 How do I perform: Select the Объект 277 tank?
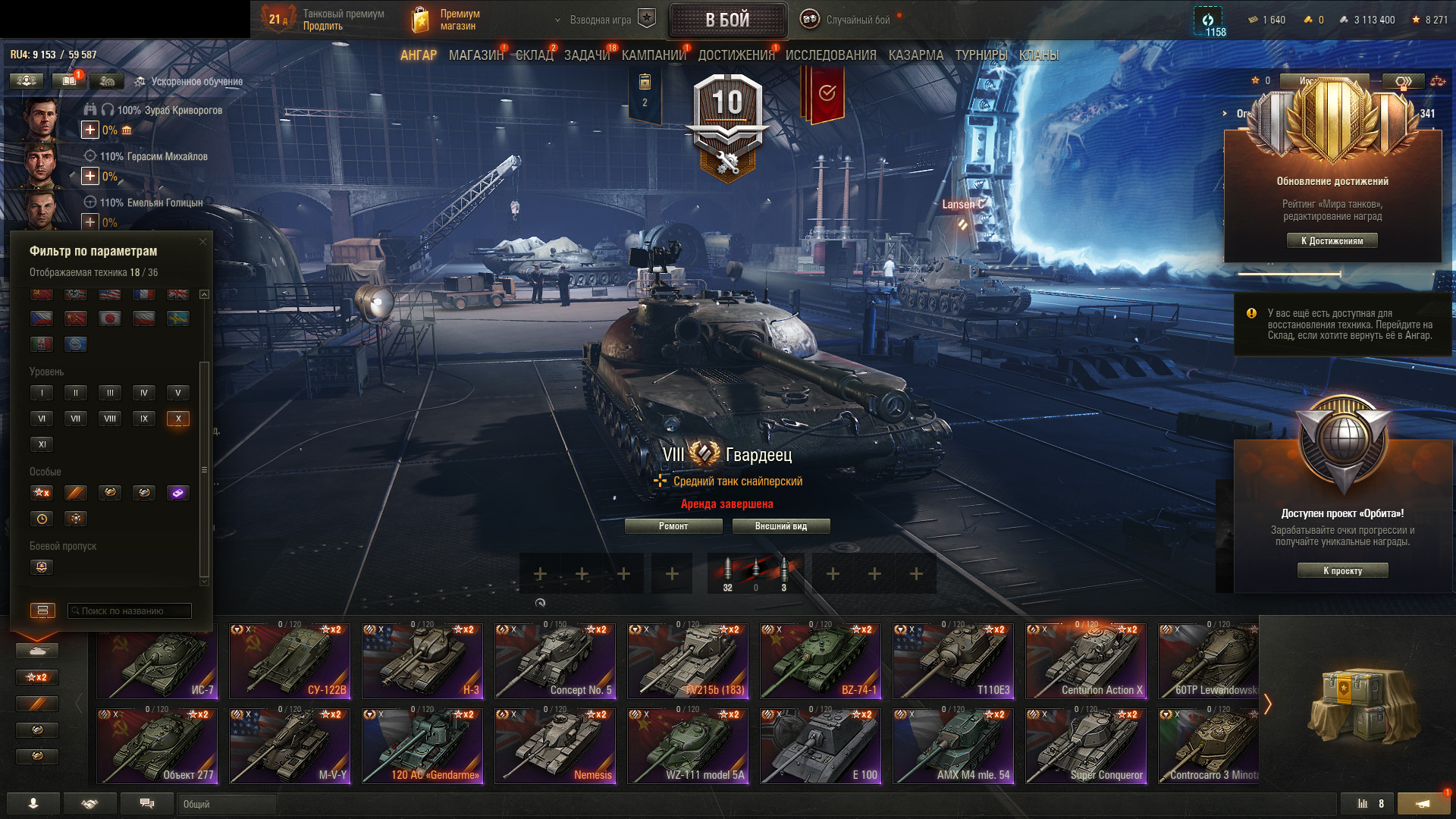pyautogui.click(x=157, y=746)
